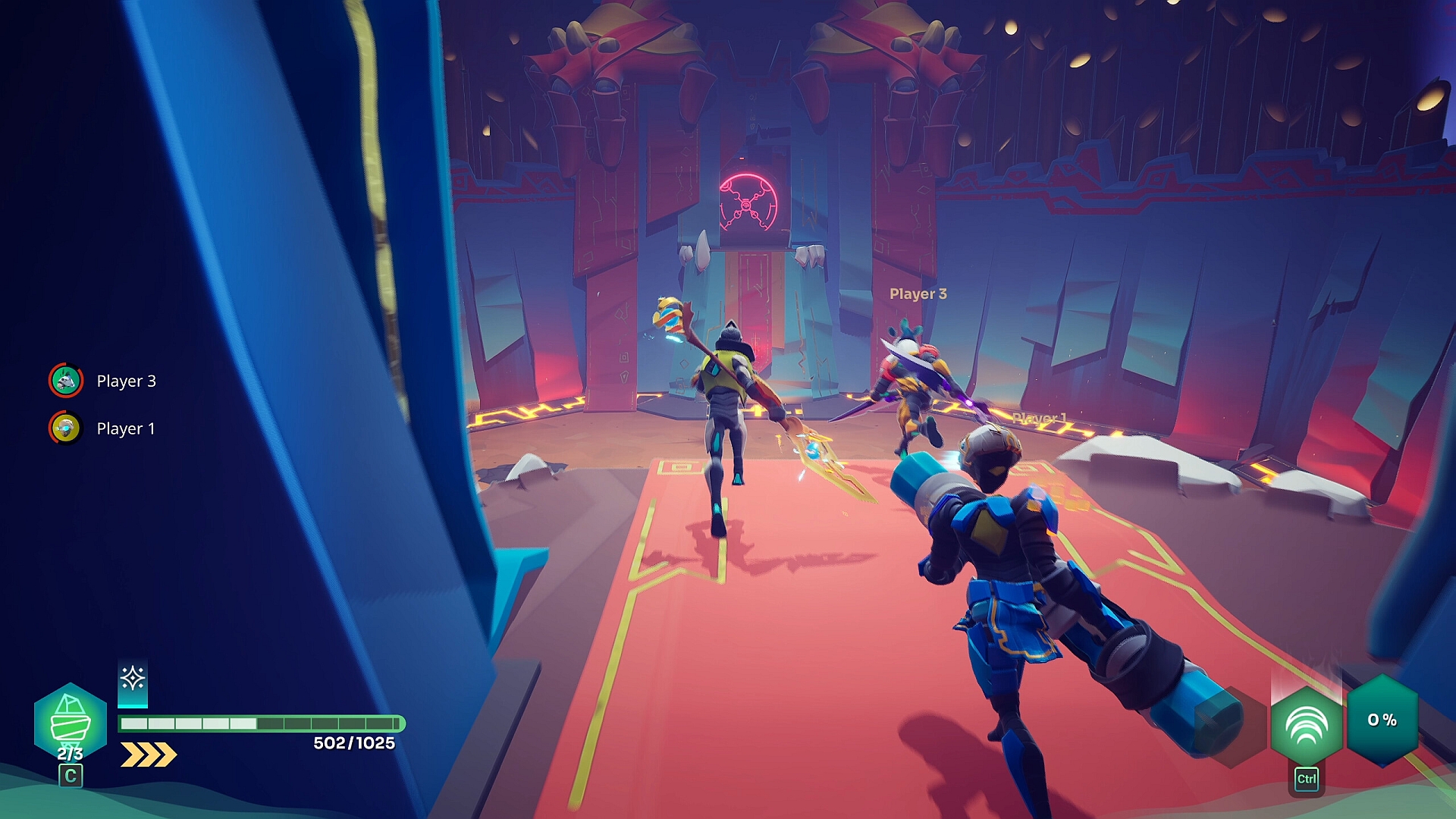Select the Player 1 name label in the roster
Screen dimensions: 1456x819
127,428
